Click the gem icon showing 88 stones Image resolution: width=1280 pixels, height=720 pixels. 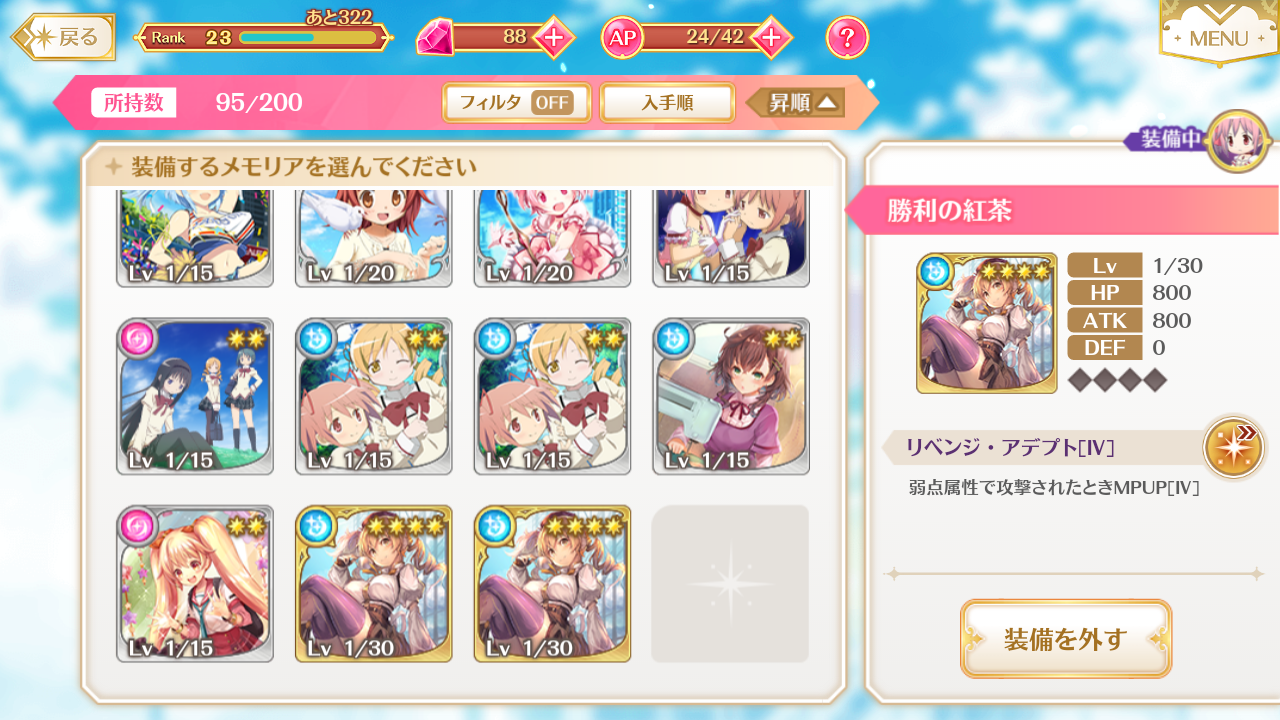[437, 37]
